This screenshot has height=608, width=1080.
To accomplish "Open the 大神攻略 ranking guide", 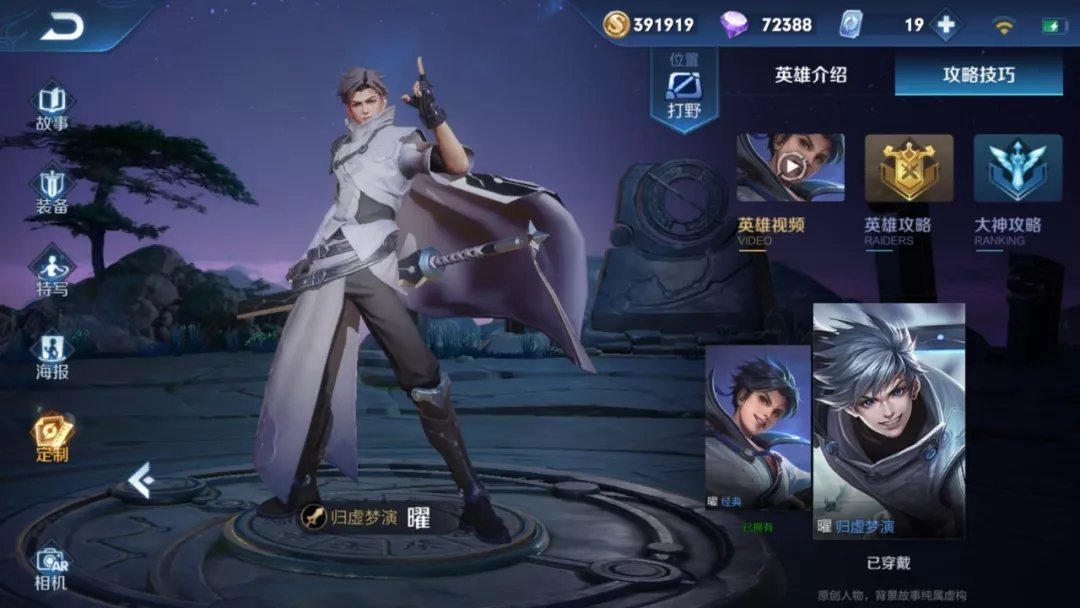I will coord(1017,168).
